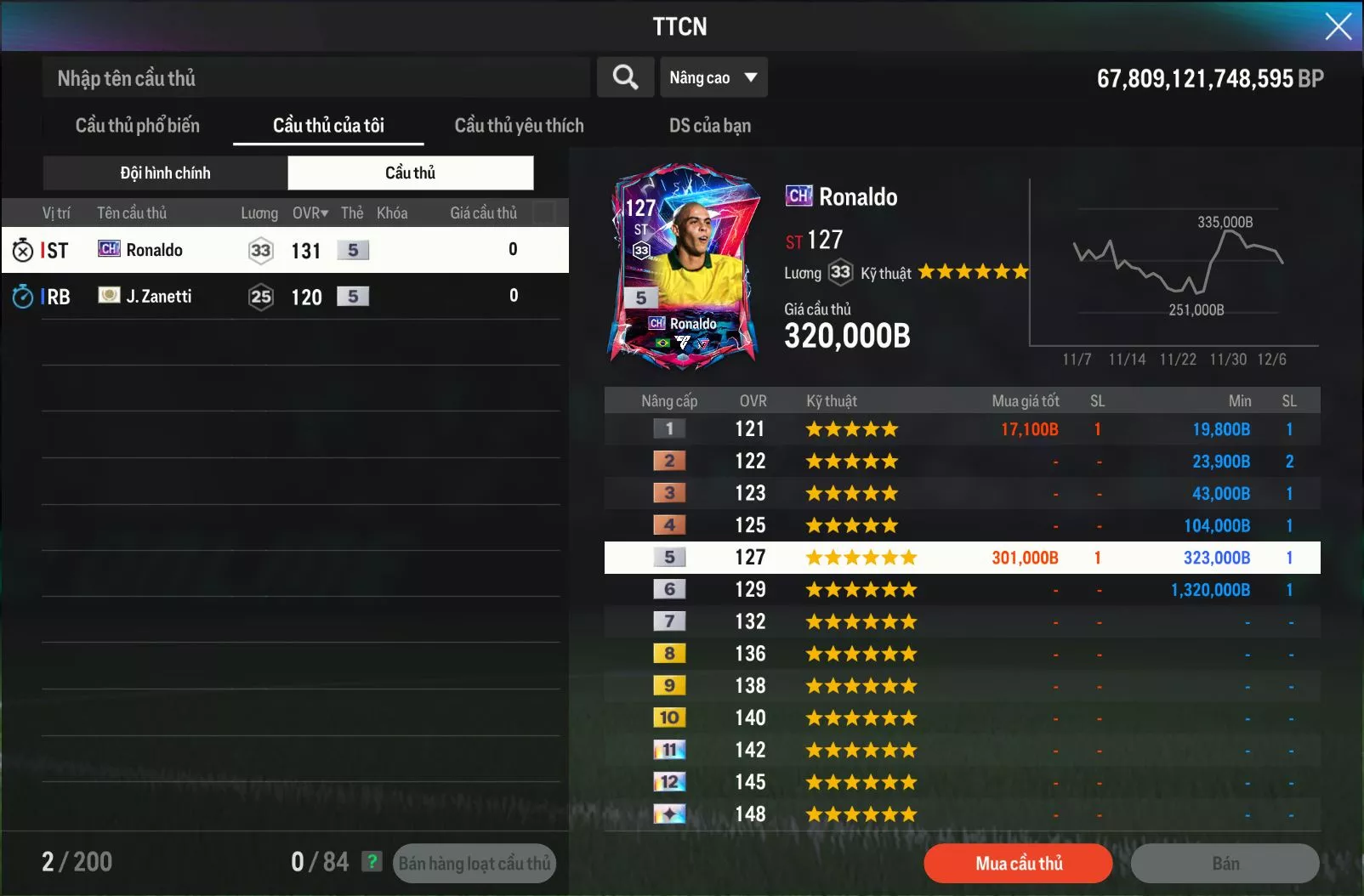Open the Nâng cao dropdown
Screen dimensions: 1364x896
click(713, 77)
